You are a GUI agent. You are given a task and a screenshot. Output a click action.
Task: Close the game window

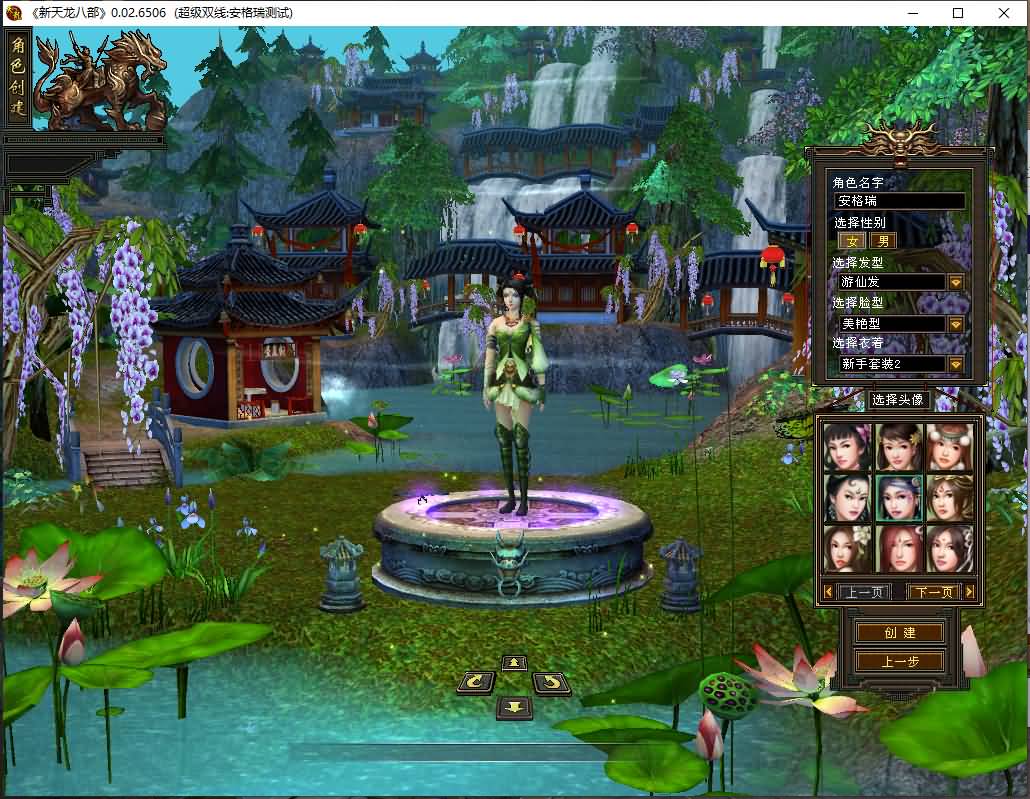[x=1003, y=13]
